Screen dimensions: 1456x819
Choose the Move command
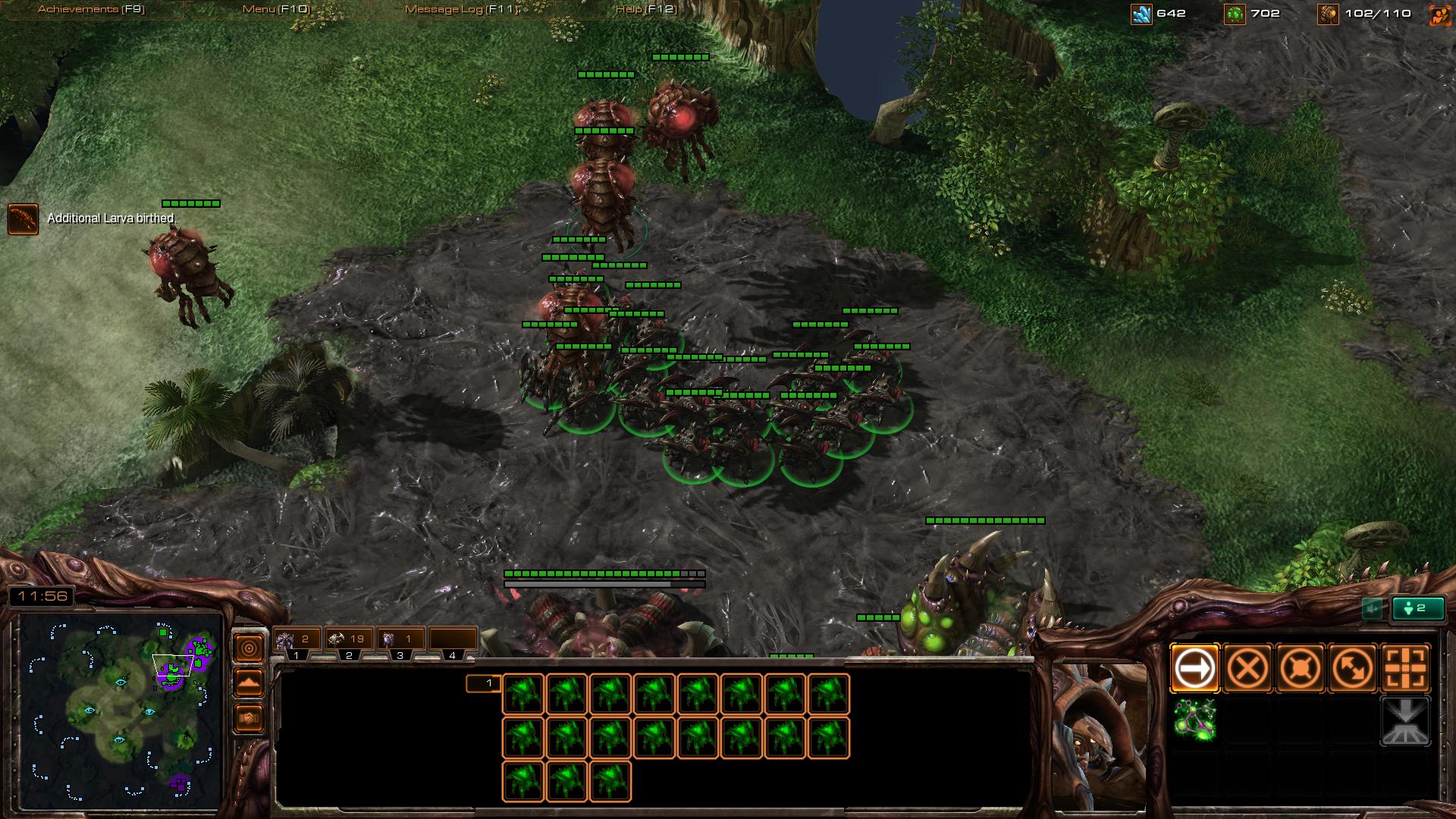[1194, 668]
